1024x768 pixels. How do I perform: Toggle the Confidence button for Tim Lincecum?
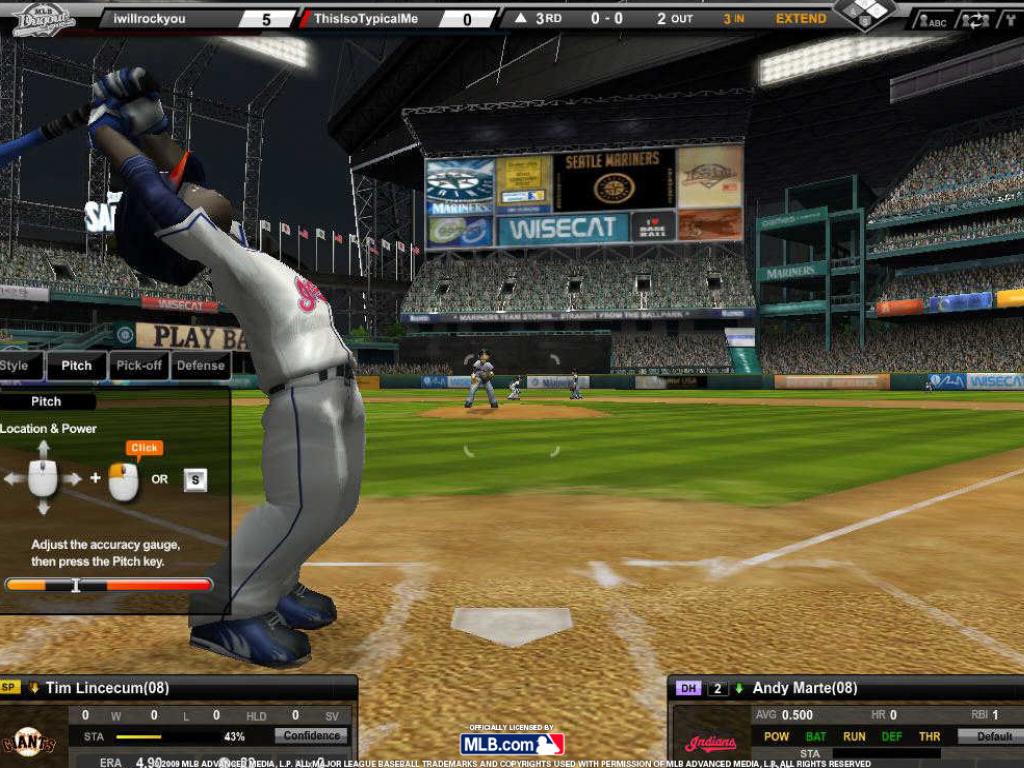[312, 736]
